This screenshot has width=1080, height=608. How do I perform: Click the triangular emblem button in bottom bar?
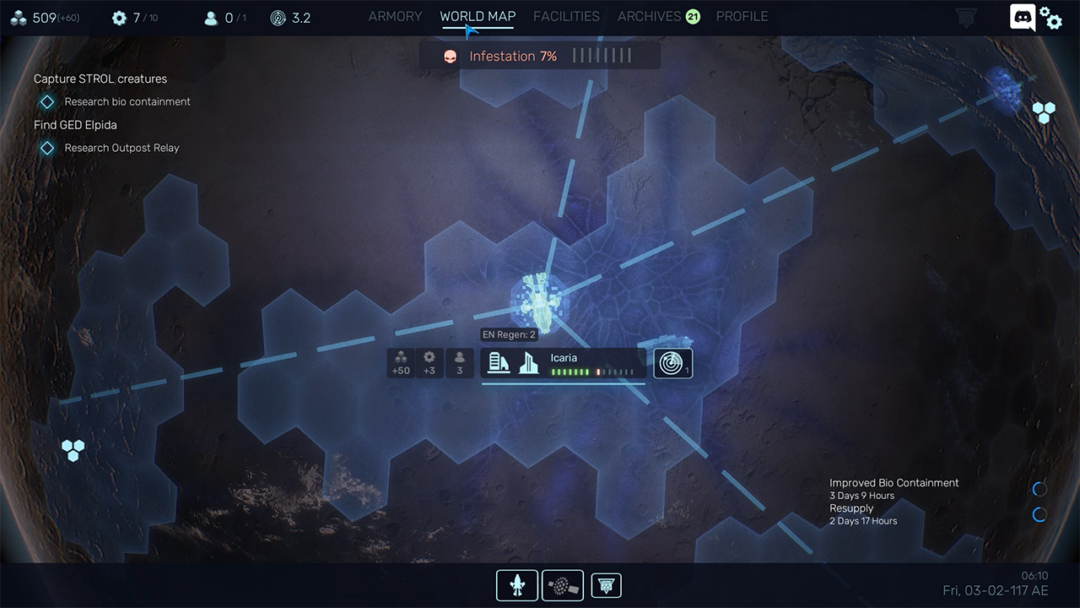pyautogui.click(x=606, y=585)
